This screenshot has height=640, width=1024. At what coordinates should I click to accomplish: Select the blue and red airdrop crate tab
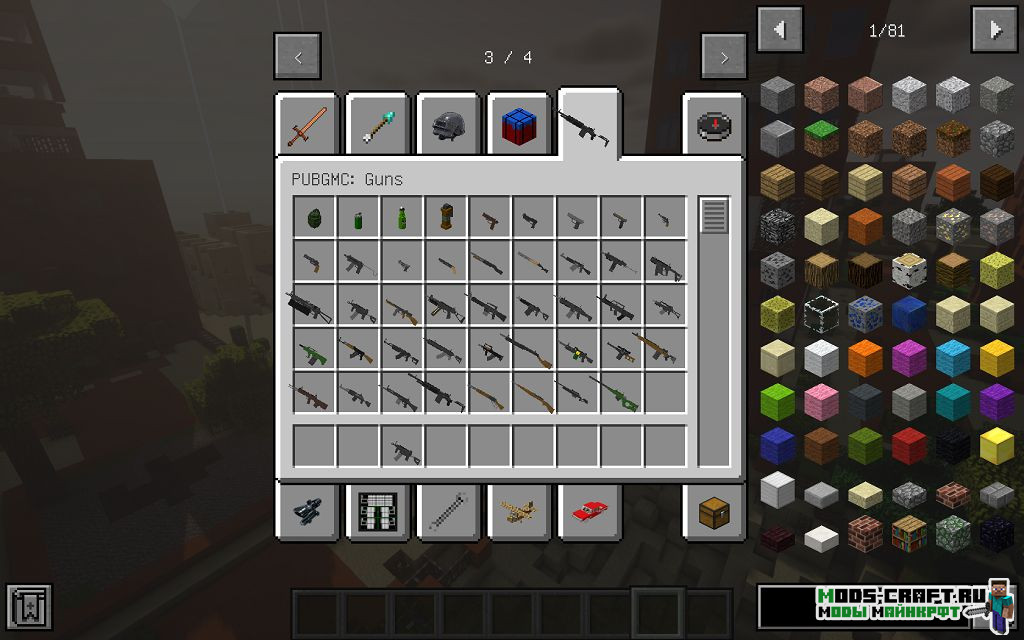pos(518,126)
